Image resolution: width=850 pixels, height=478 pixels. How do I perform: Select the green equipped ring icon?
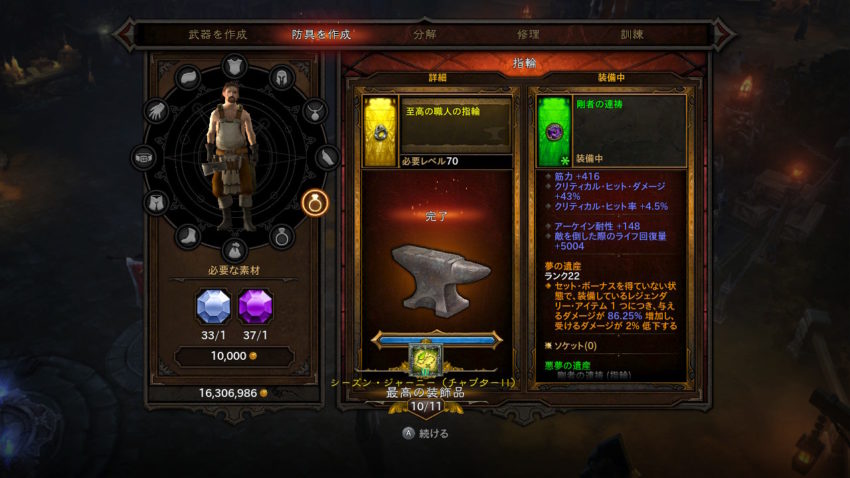point(554,130)
